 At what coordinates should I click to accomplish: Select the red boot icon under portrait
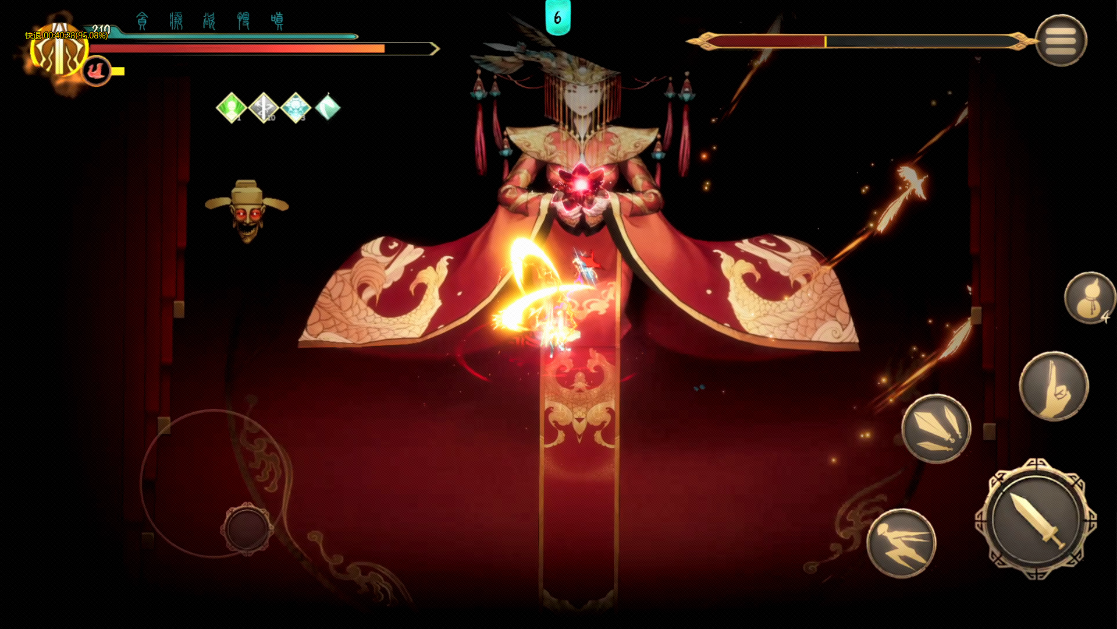tap(96, 71)
